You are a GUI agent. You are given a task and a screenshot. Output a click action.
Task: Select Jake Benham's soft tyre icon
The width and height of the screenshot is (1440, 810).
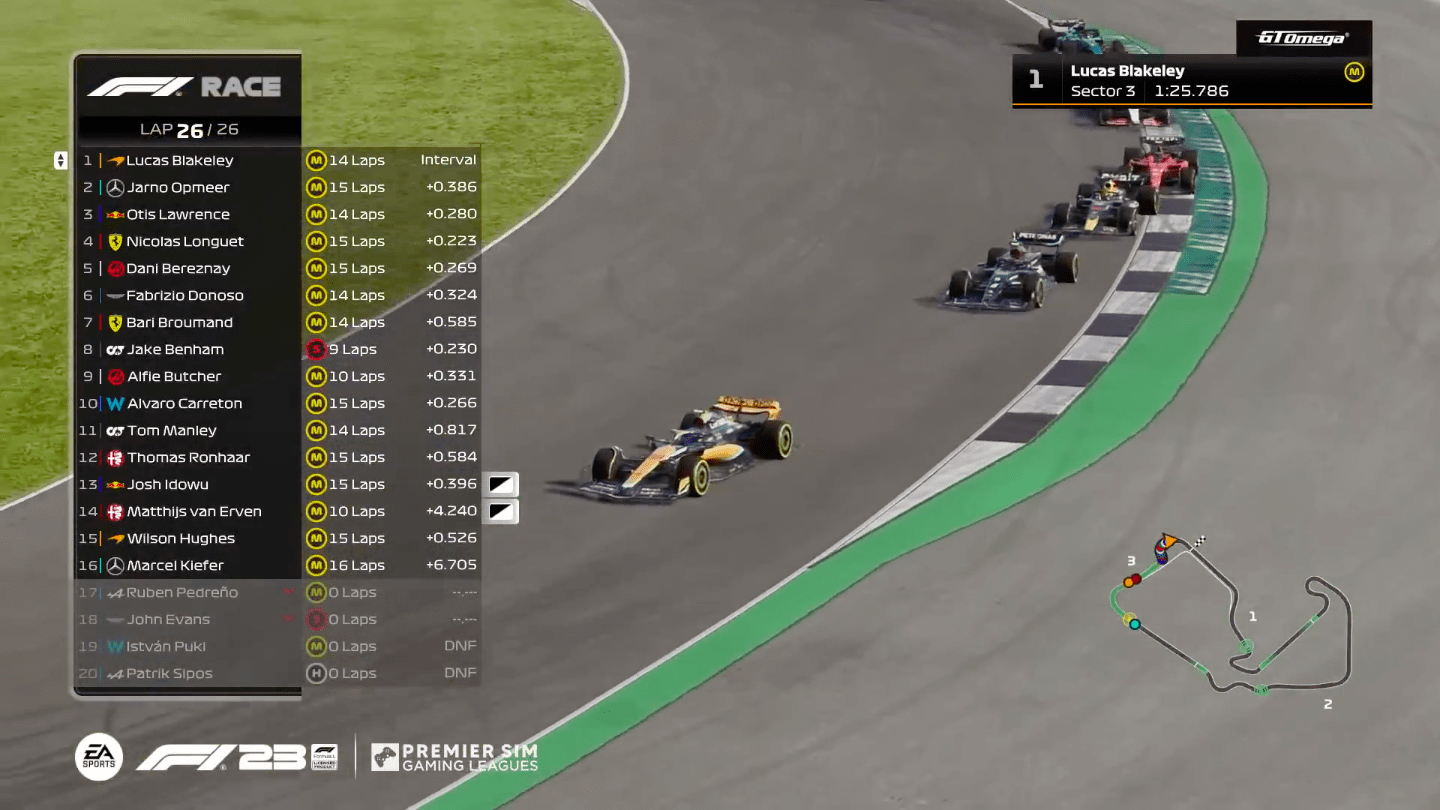click(x=319, y=349)
